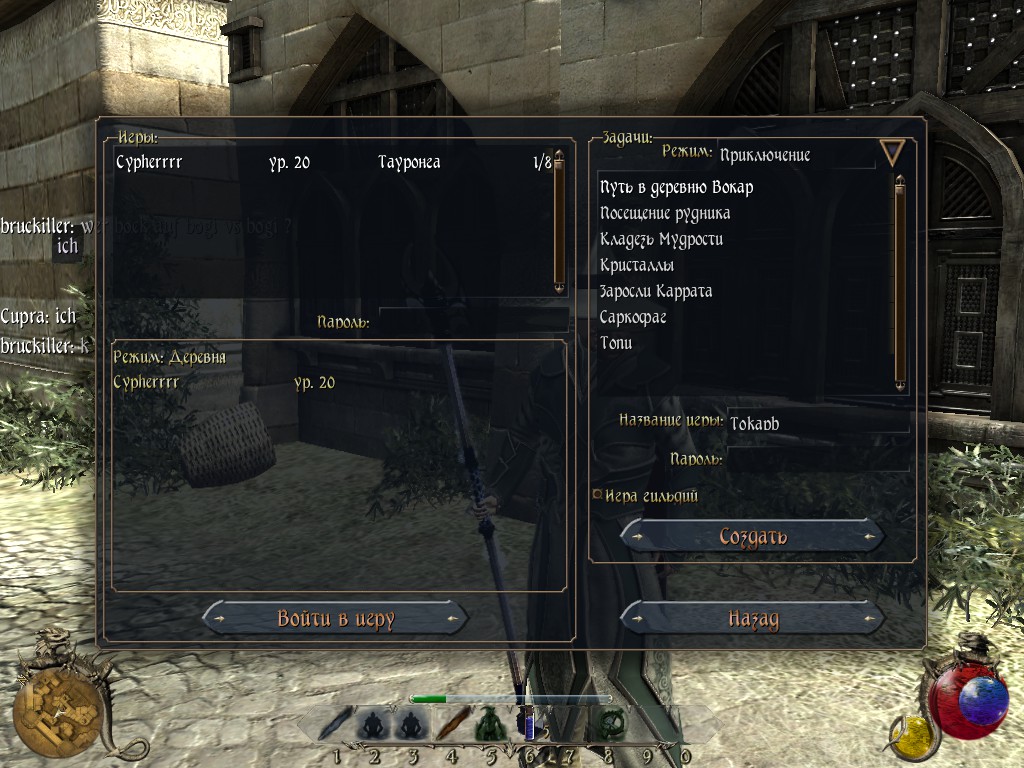The image size is (1024, 768).
Task: Activate the green creature skill in slot 5
Action: (488, 722)
